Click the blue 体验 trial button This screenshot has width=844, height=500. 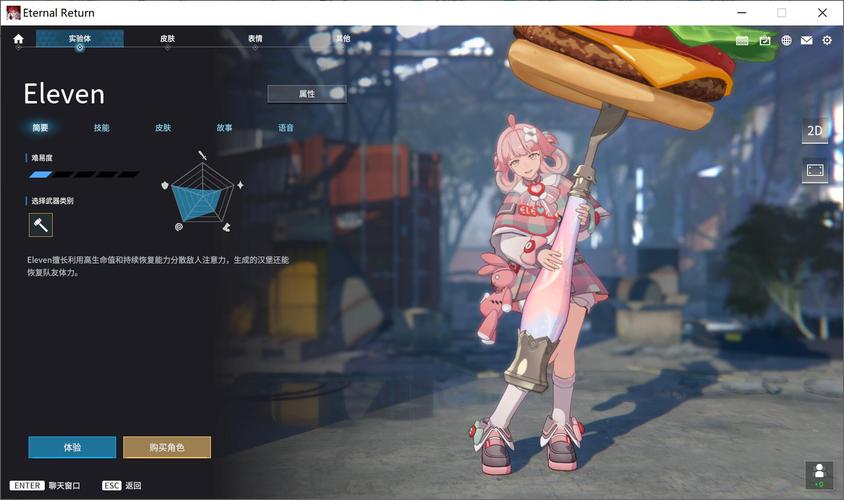[72, 447]
